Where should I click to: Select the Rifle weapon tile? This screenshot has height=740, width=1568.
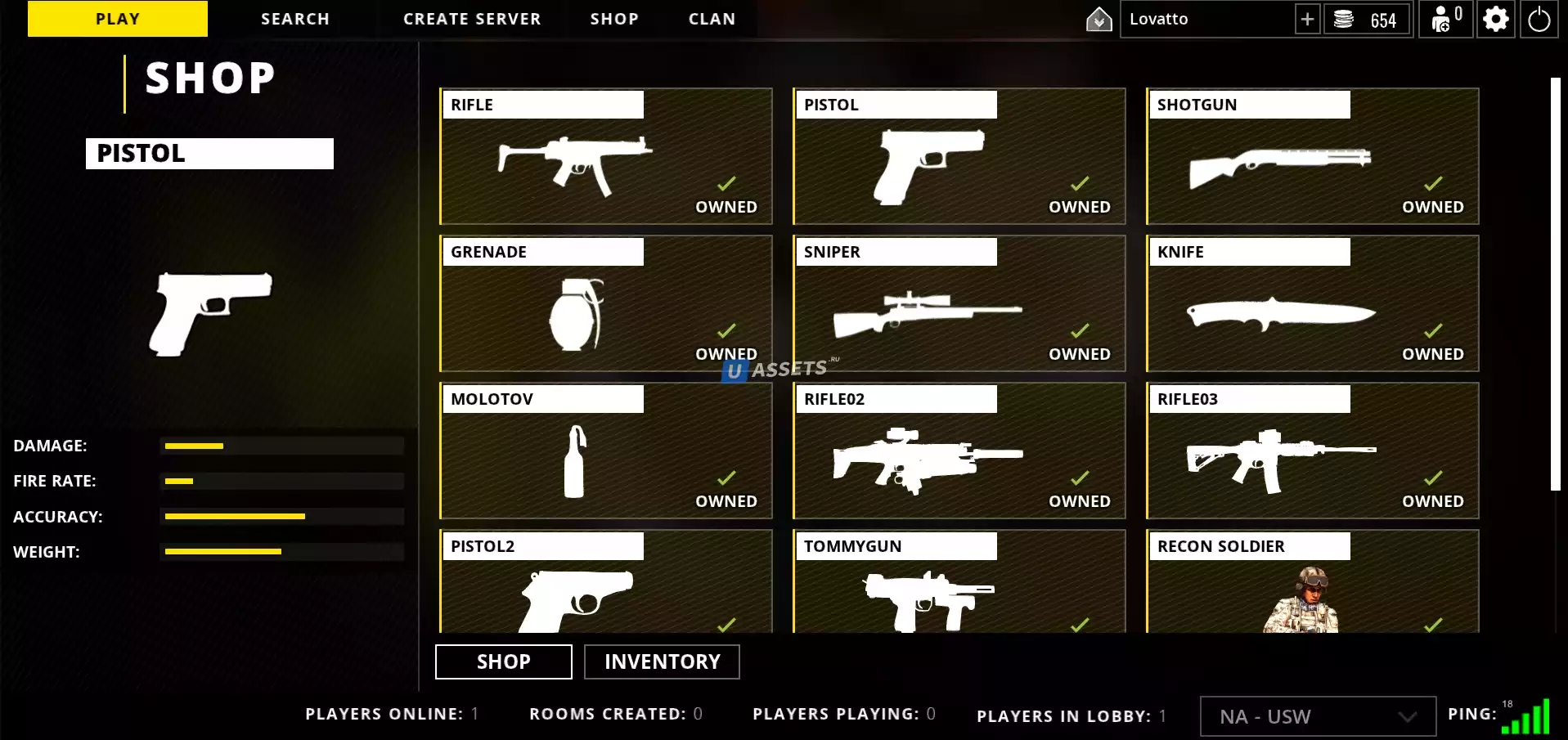coord(606,156)
